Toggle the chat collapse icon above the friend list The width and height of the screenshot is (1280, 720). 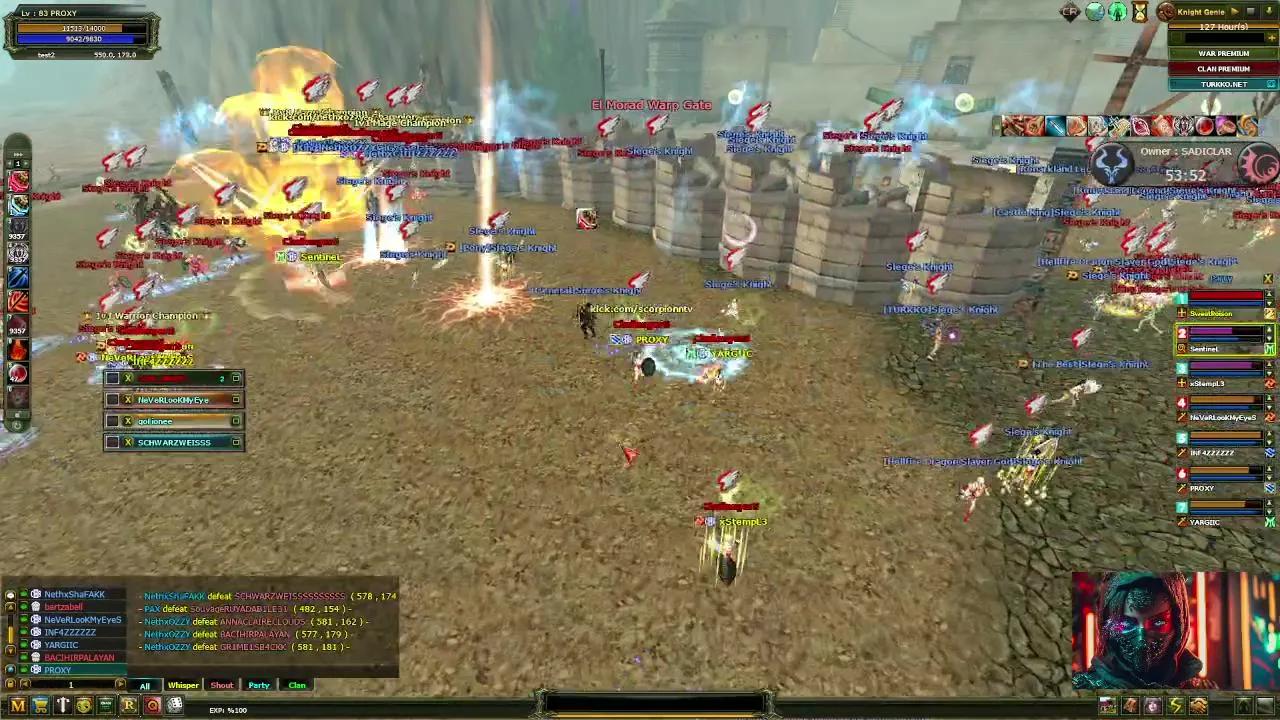point(10,595)
